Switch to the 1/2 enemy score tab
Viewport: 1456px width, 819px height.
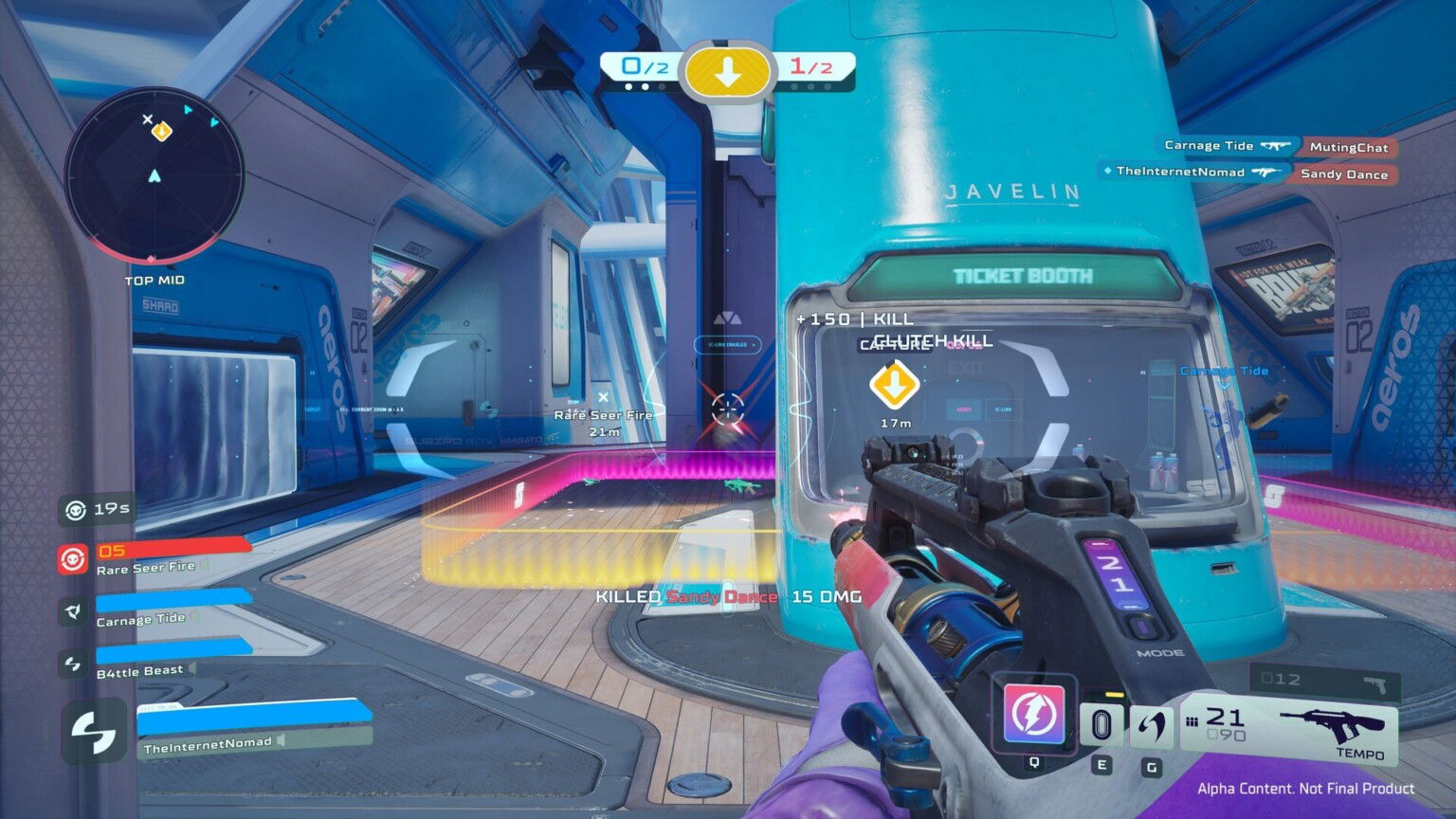(812, 66)
